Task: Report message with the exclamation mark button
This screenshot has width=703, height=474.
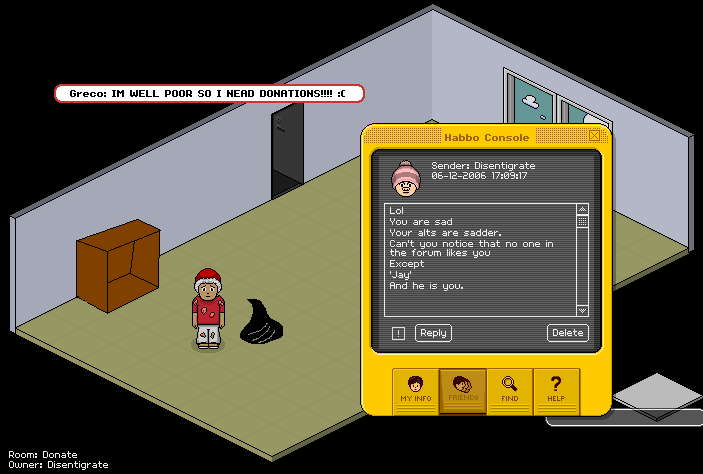Action: 399,333
